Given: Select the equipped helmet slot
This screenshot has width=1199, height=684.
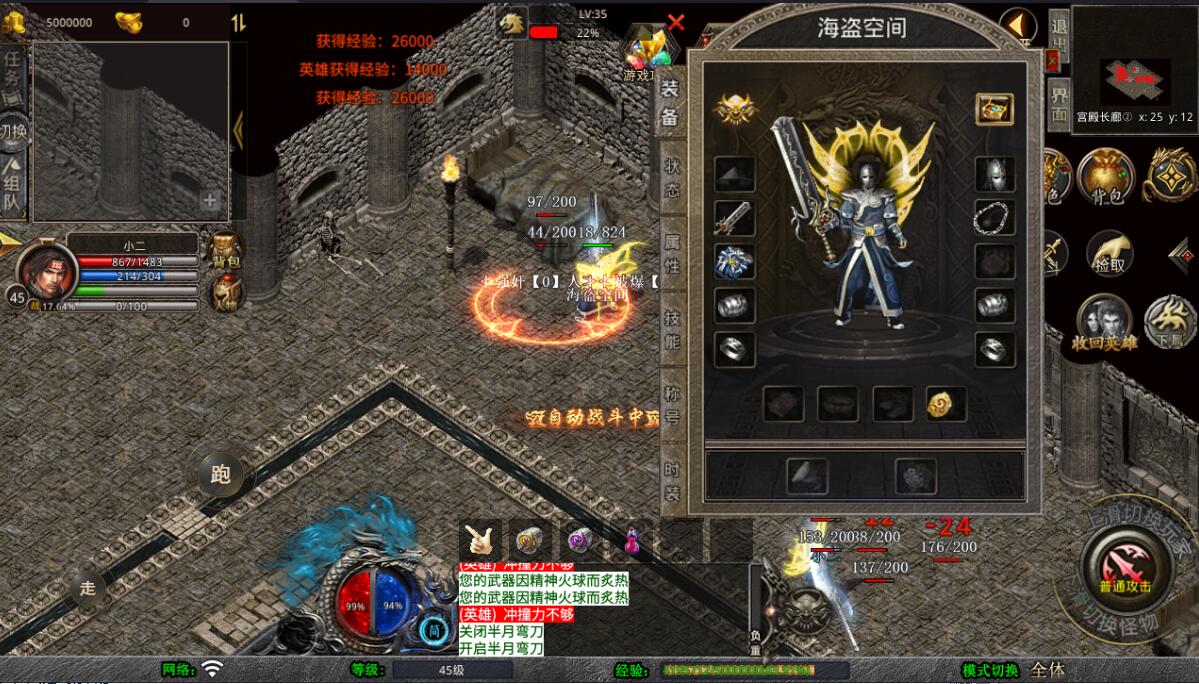Looking at the screenshot, I should pos(995,173).
